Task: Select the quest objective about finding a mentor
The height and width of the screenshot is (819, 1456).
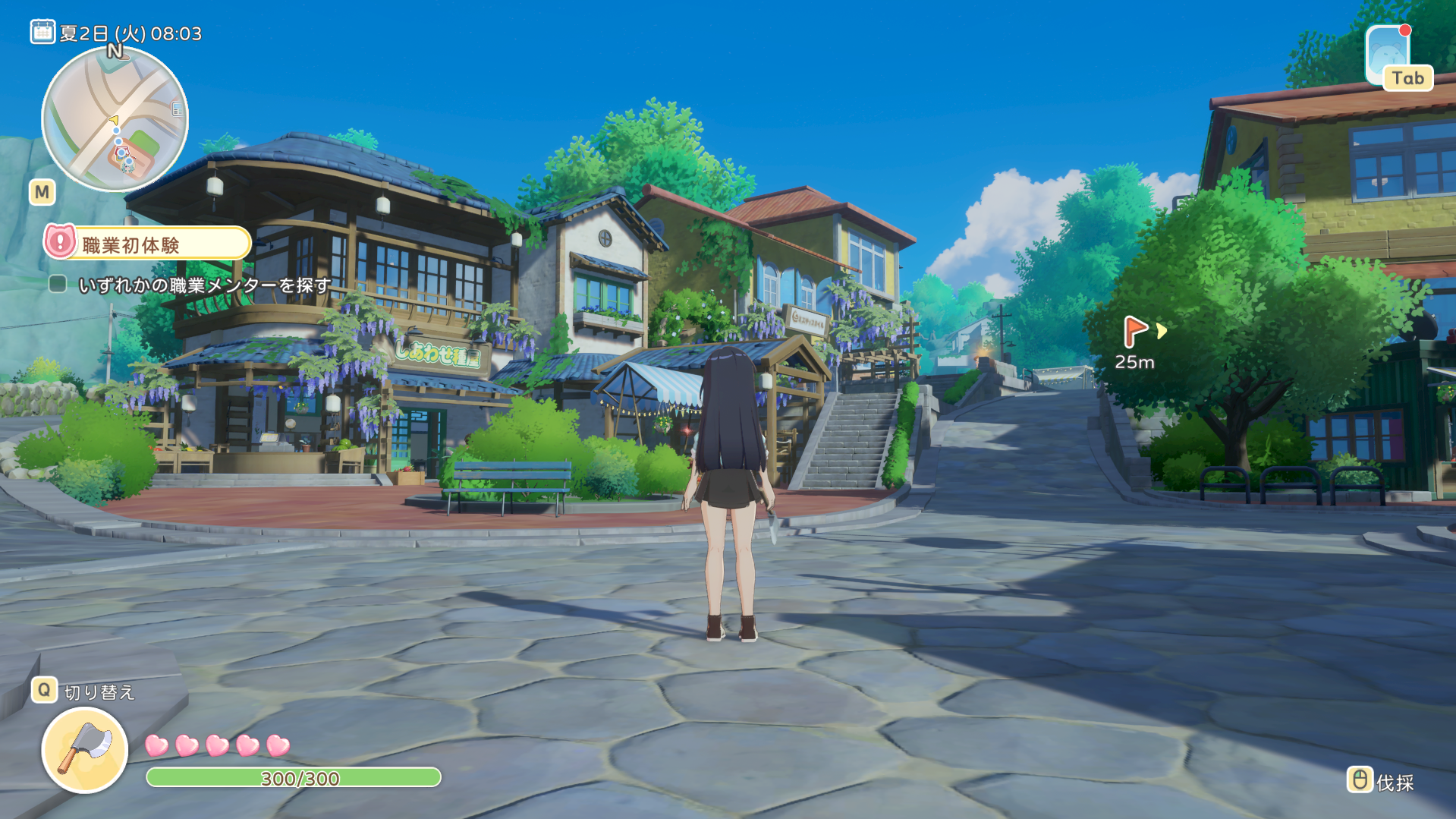Action: coord(204,285)
